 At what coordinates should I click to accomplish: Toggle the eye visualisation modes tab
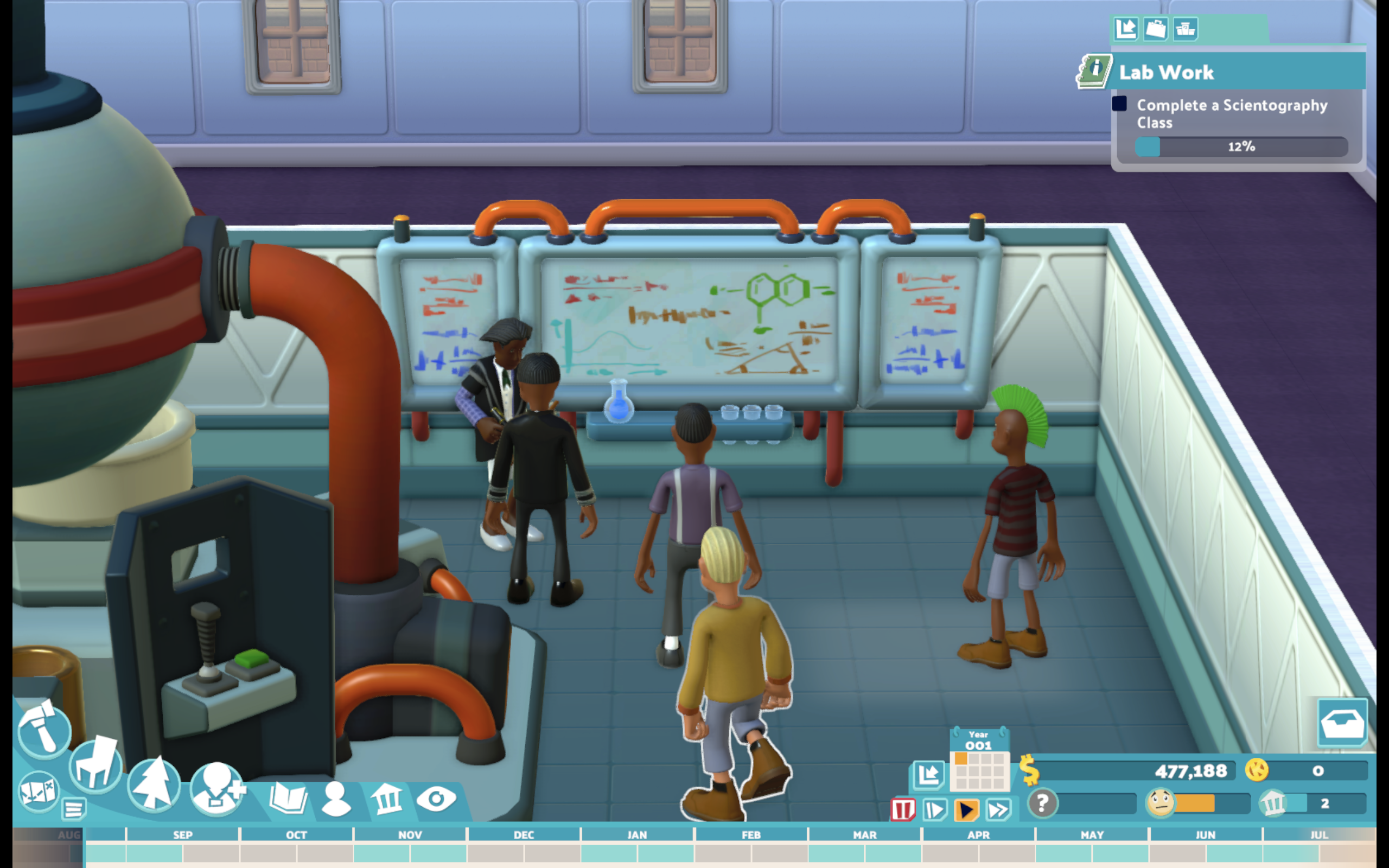tap(436, 798)
